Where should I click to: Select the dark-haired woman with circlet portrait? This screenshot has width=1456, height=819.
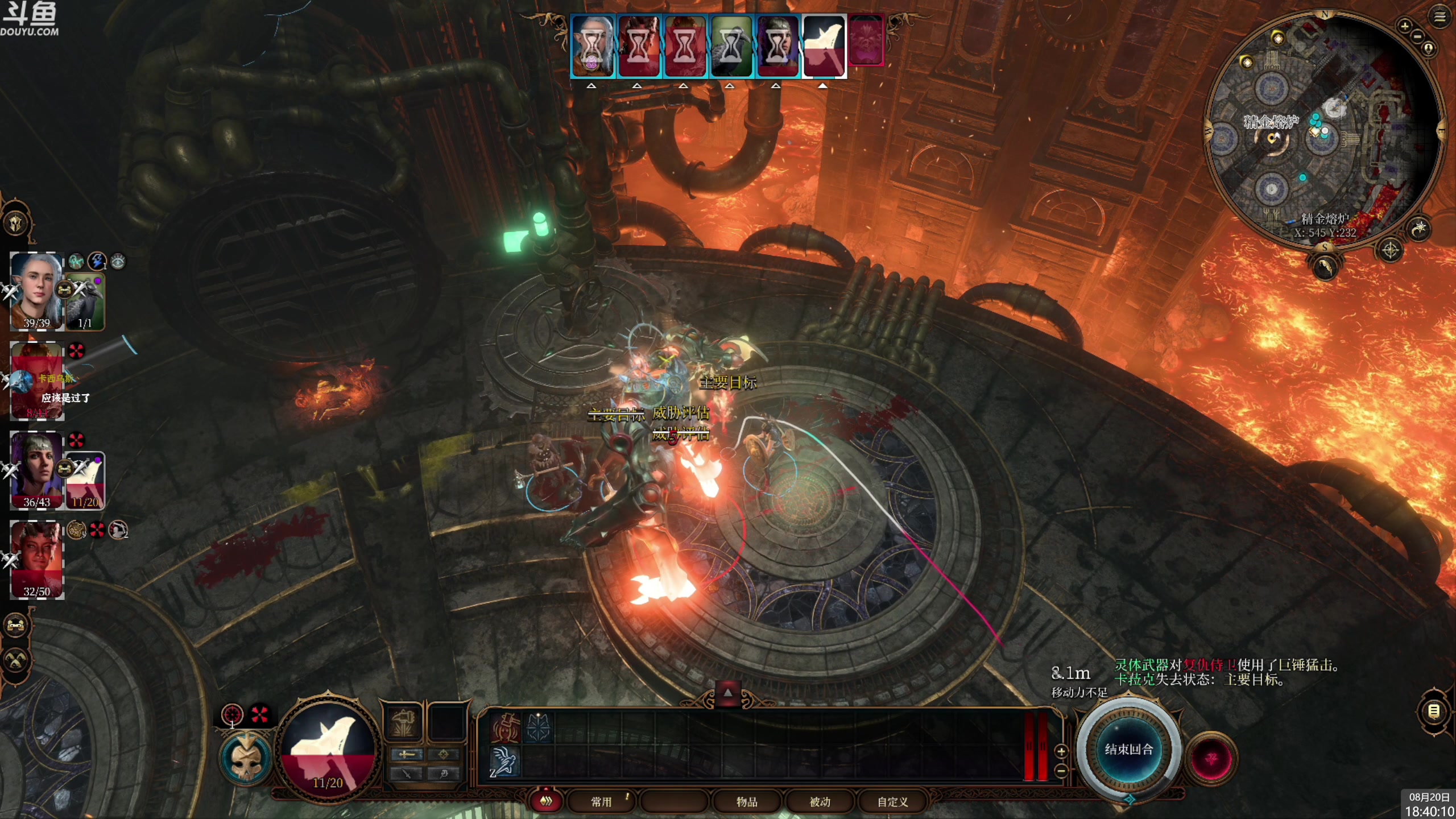[x=36, y=470]
